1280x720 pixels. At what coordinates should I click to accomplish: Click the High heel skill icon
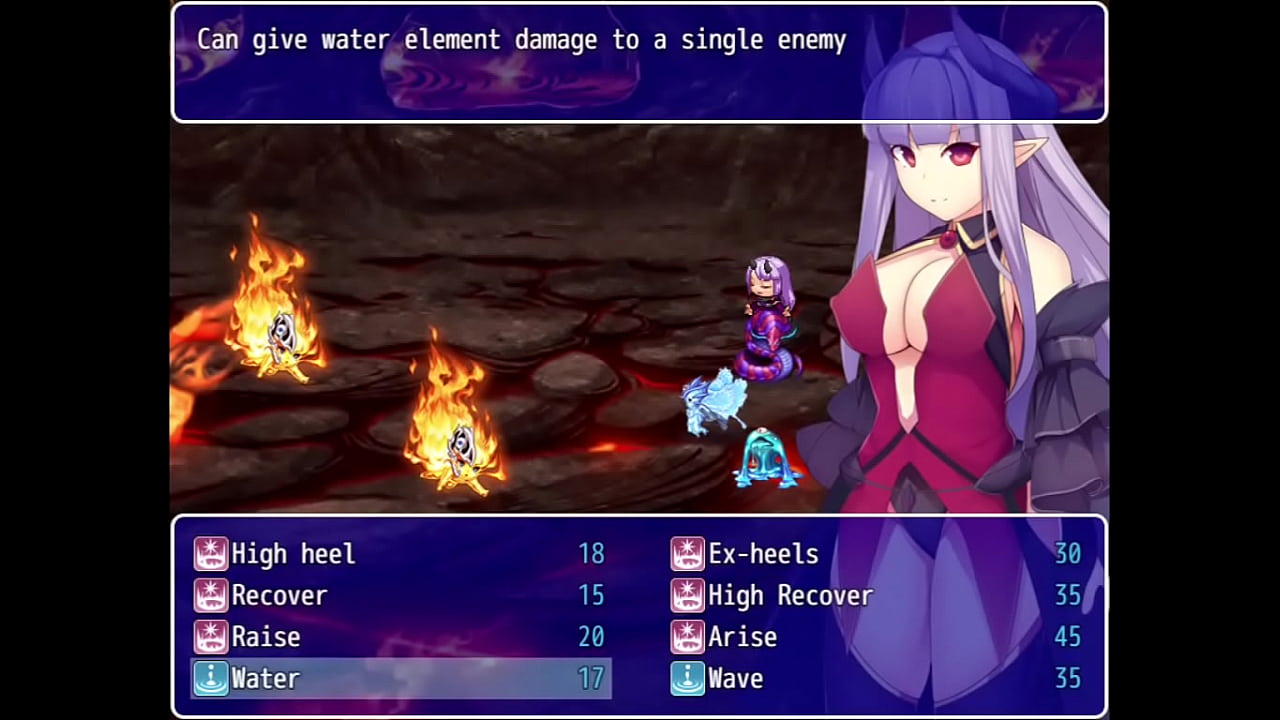(211, 554)
